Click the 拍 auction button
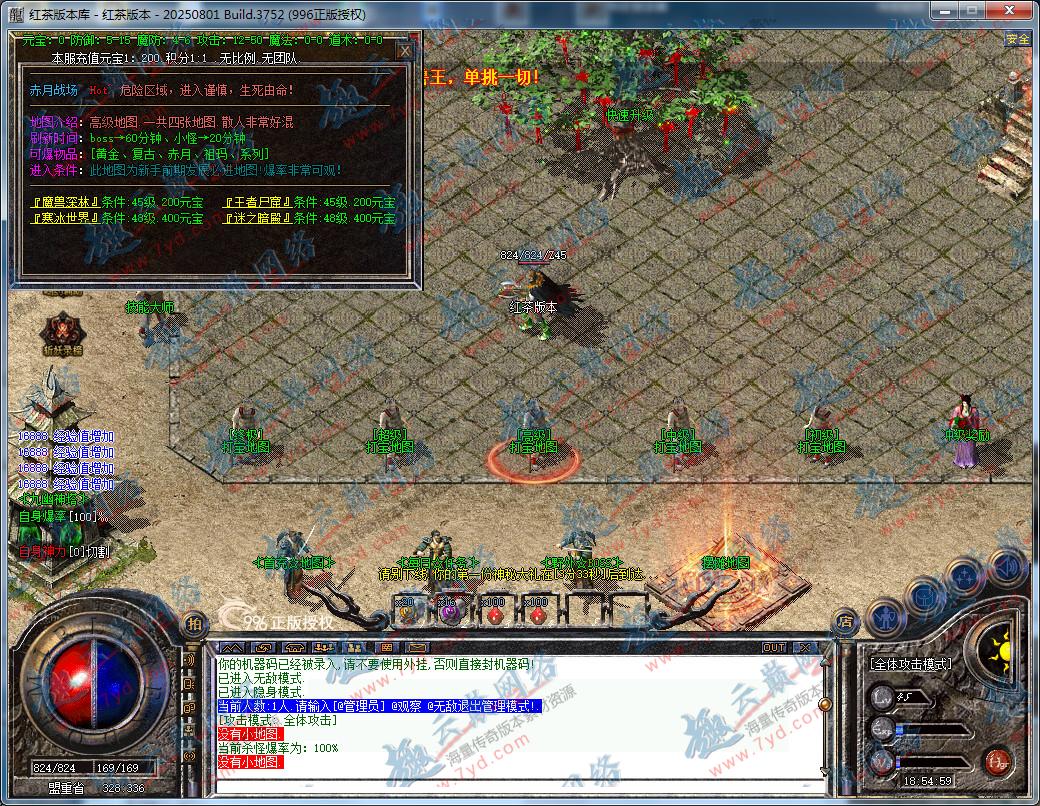The height and width of the screenshot is (806, 1040). coord(194,622)
